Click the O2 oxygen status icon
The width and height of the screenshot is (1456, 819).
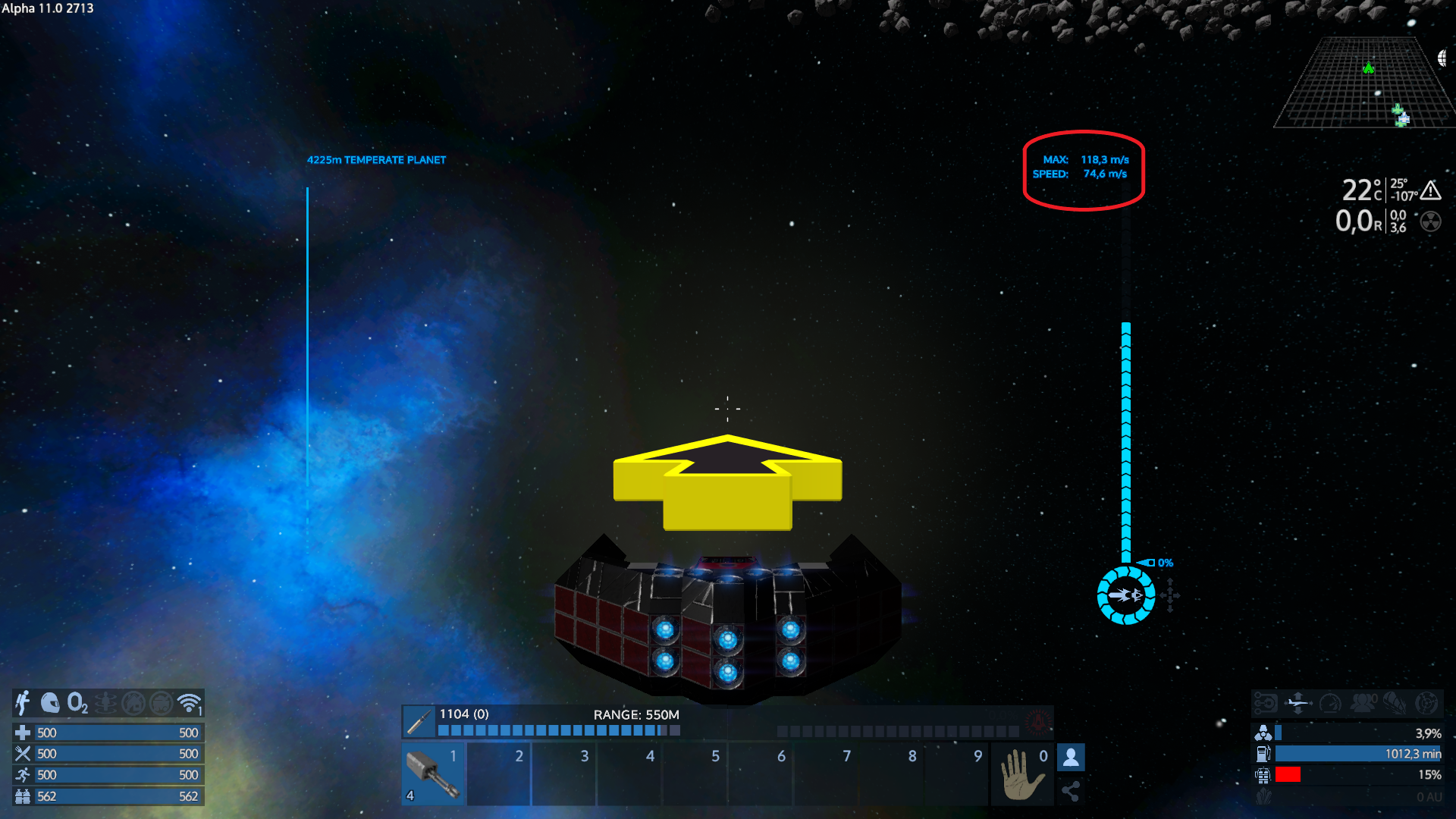[77, 703]
